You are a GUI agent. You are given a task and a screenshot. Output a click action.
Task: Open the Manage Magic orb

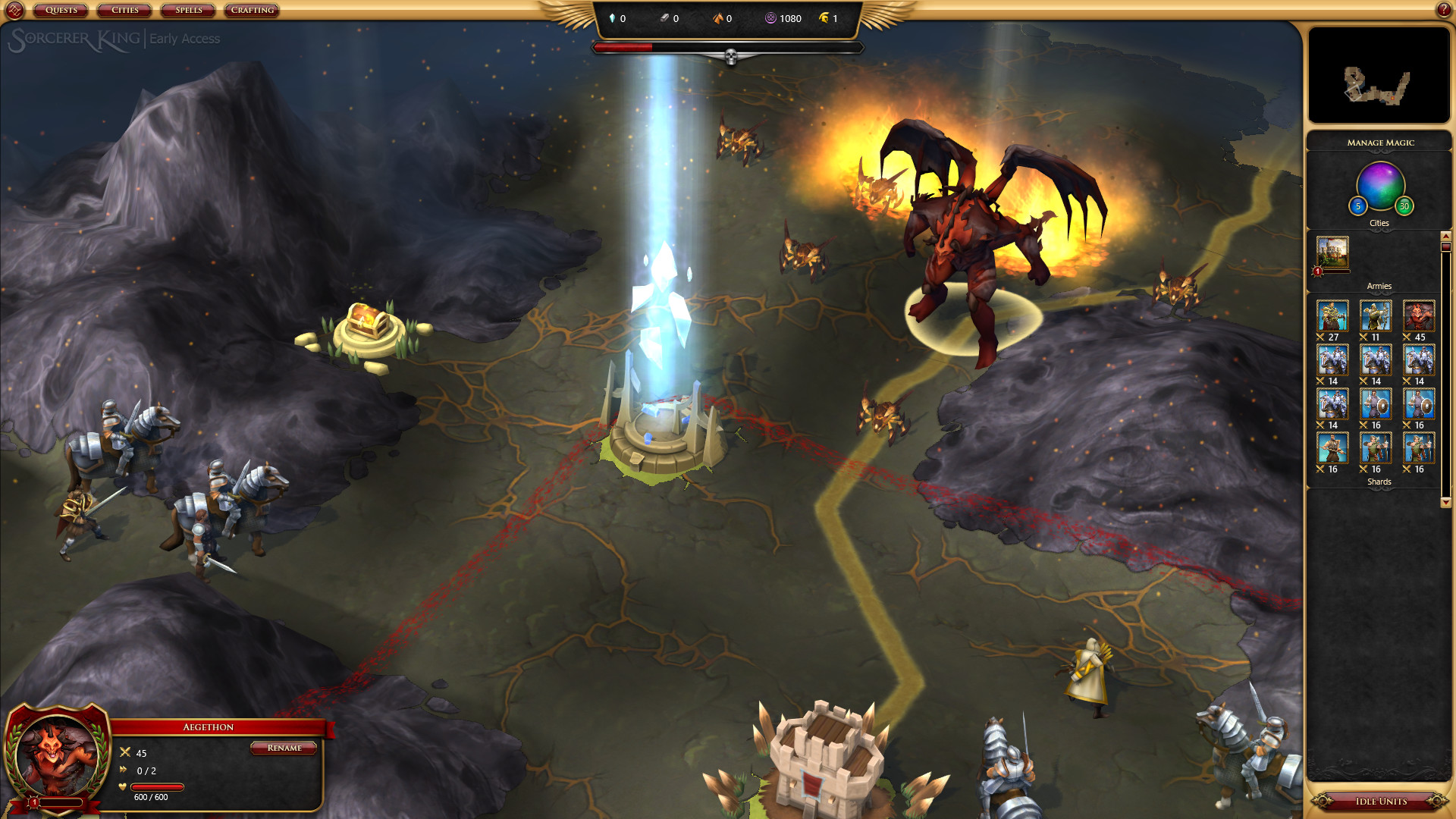(x=1380, y=185)
